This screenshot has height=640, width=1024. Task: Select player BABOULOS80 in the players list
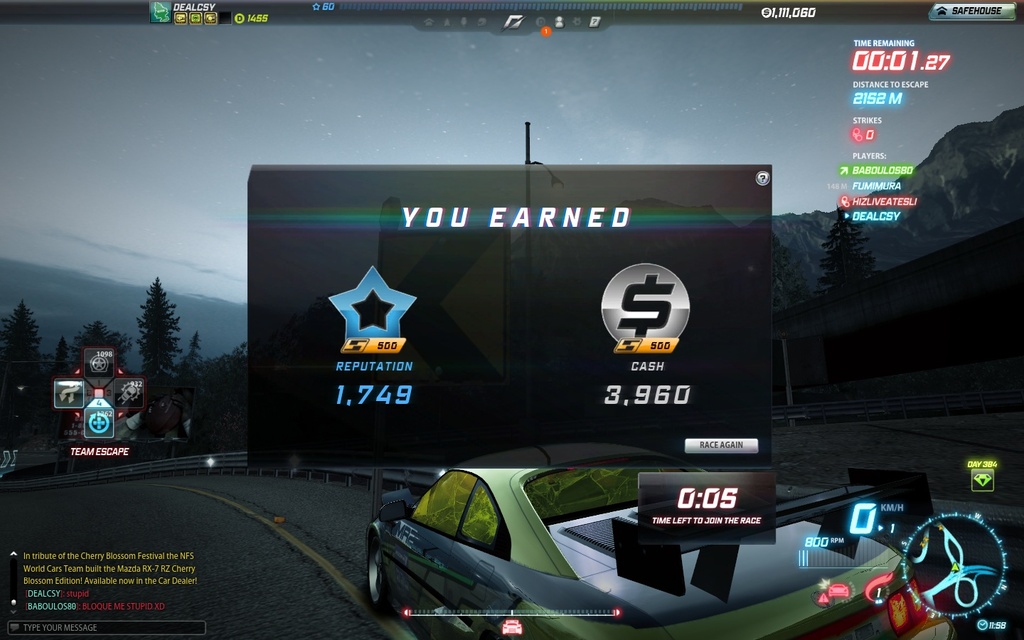(x=882, y=171)
